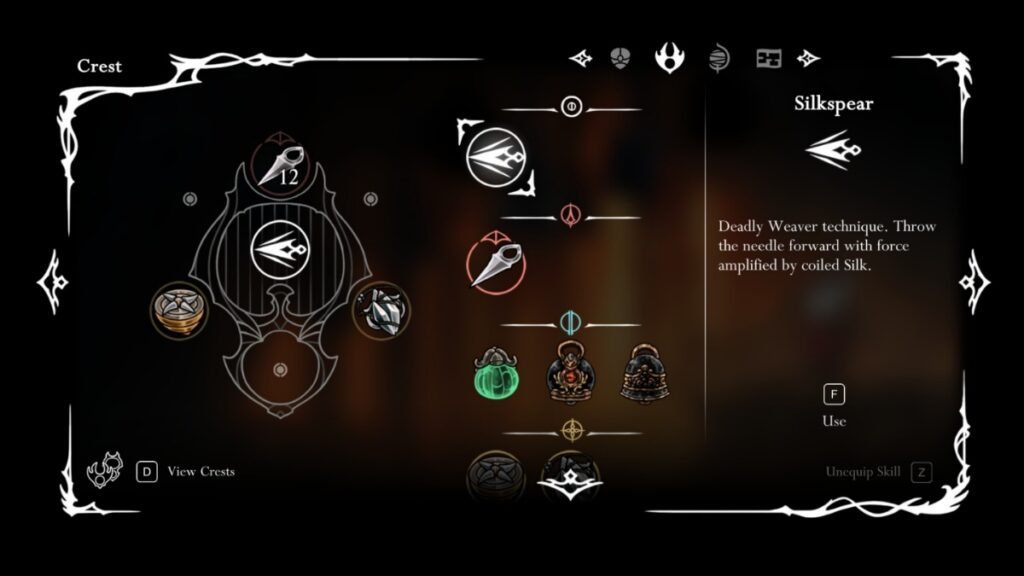Choose the golden compass tool on the crest
Viewport: 1024px width, 576px height.
(x=178, y=309)
